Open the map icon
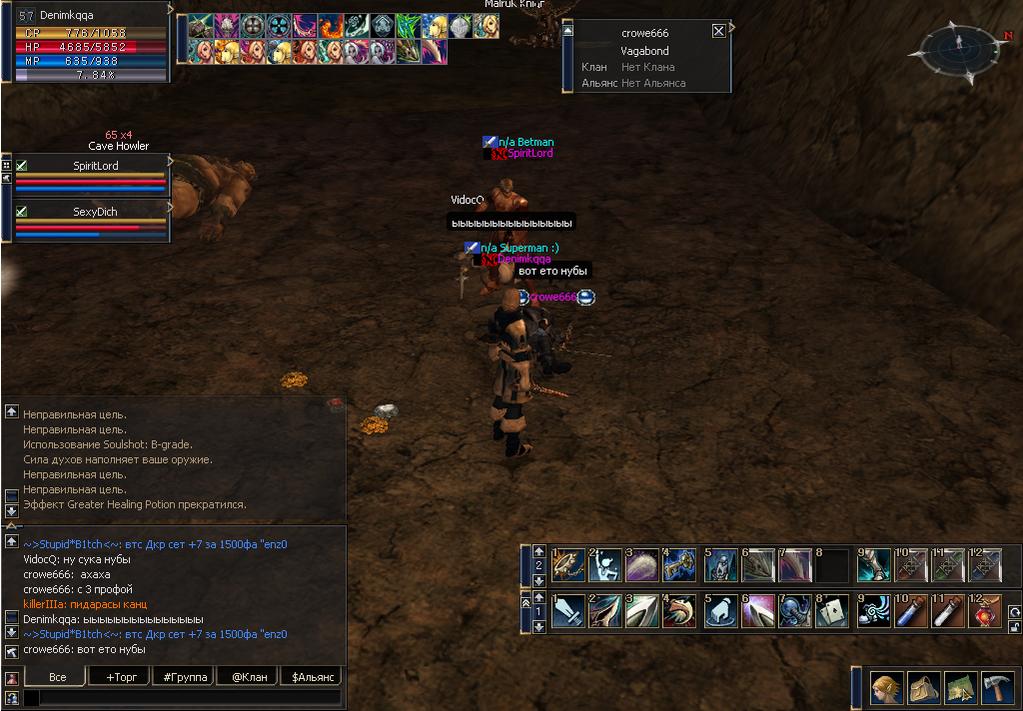The height and width of the screenshot is (711, 1023). point(960,688)
